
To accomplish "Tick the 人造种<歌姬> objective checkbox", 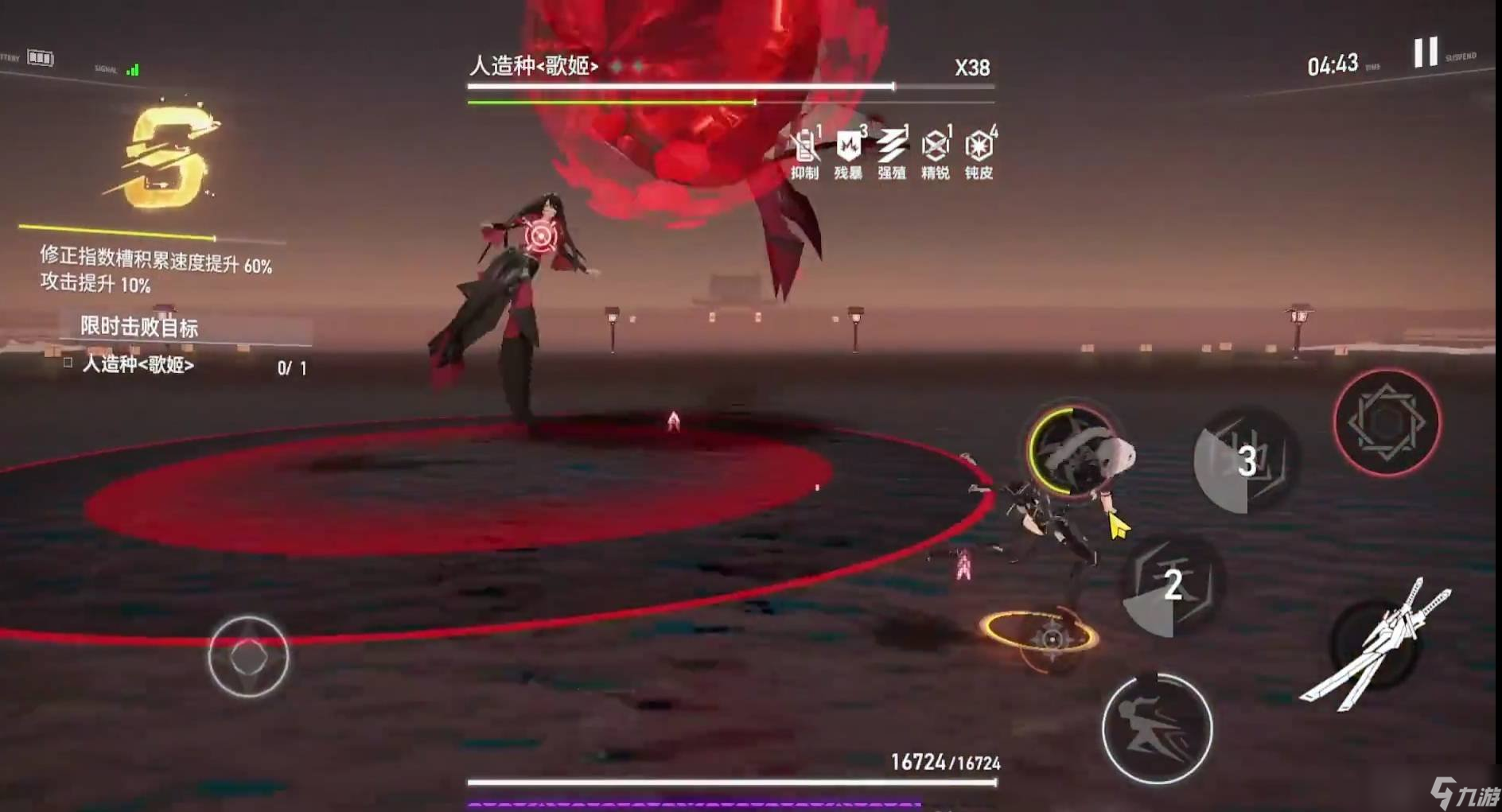I will click(x=67, y=365).
